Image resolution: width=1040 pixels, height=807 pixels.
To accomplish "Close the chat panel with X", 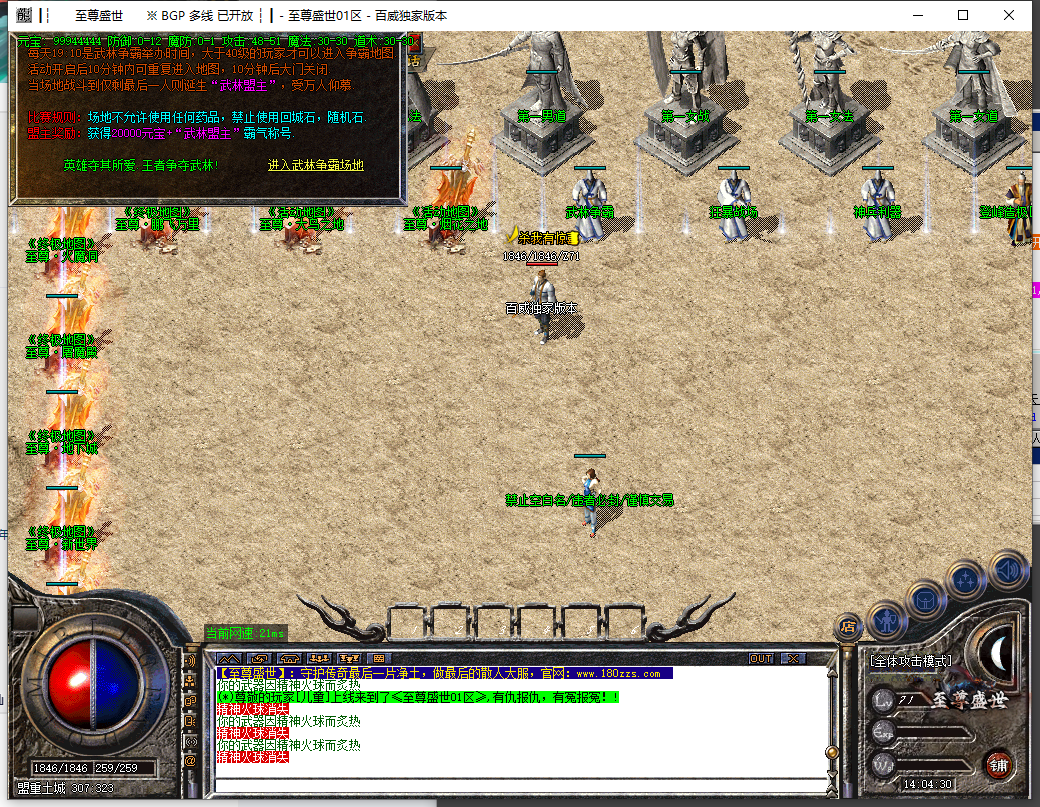I will (x=793, y=659).
